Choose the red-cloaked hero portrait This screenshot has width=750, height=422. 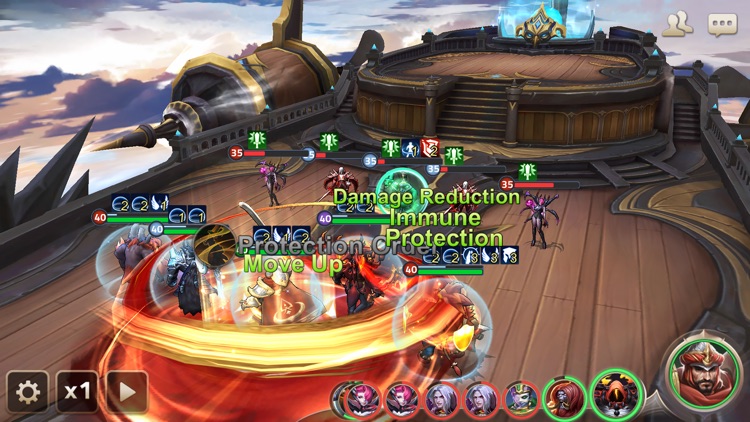click(x=564, y=399)
